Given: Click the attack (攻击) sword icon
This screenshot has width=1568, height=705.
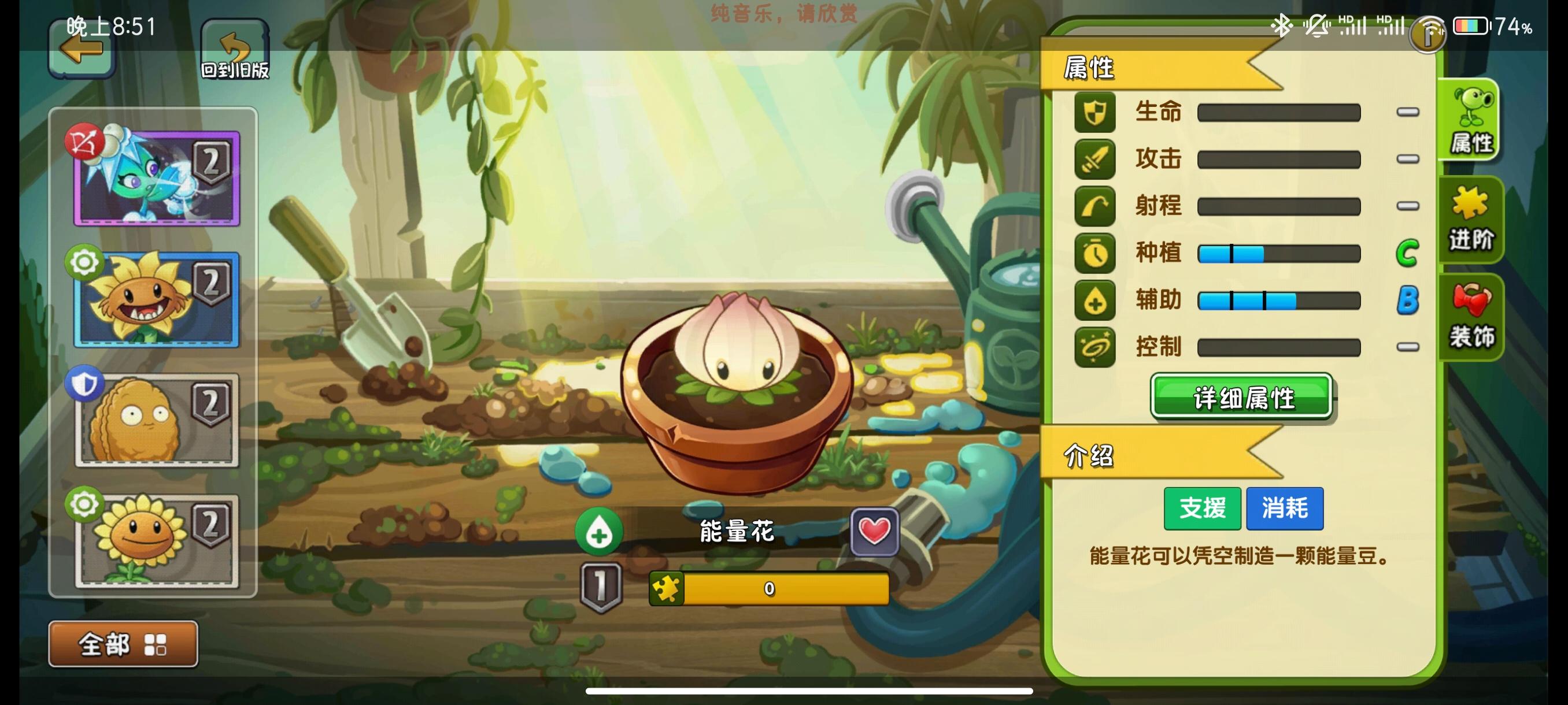Looking at the screenshot, I should point(1096,159).
